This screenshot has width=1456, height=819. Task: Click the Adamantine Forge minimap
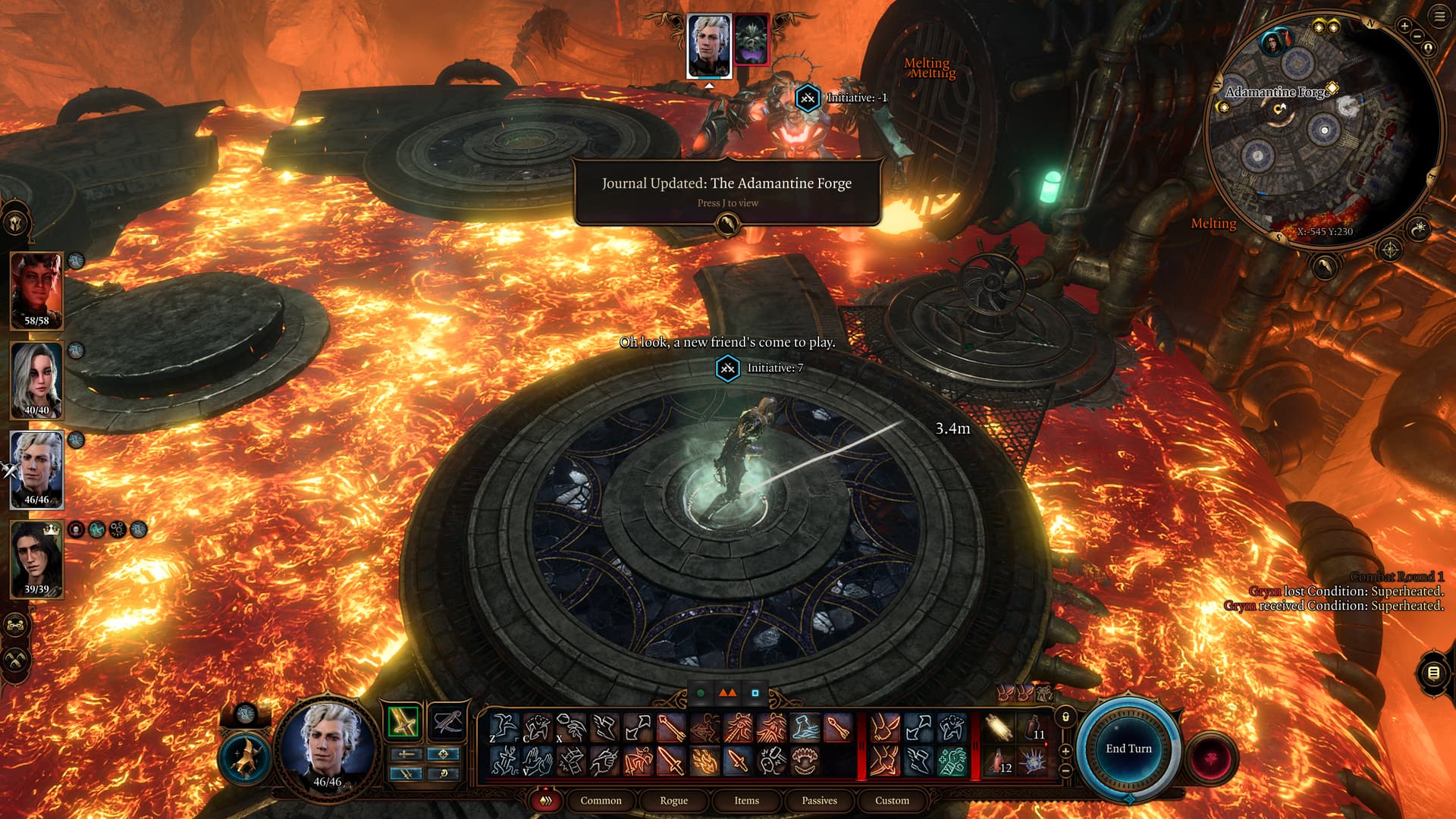point(1319,136)
